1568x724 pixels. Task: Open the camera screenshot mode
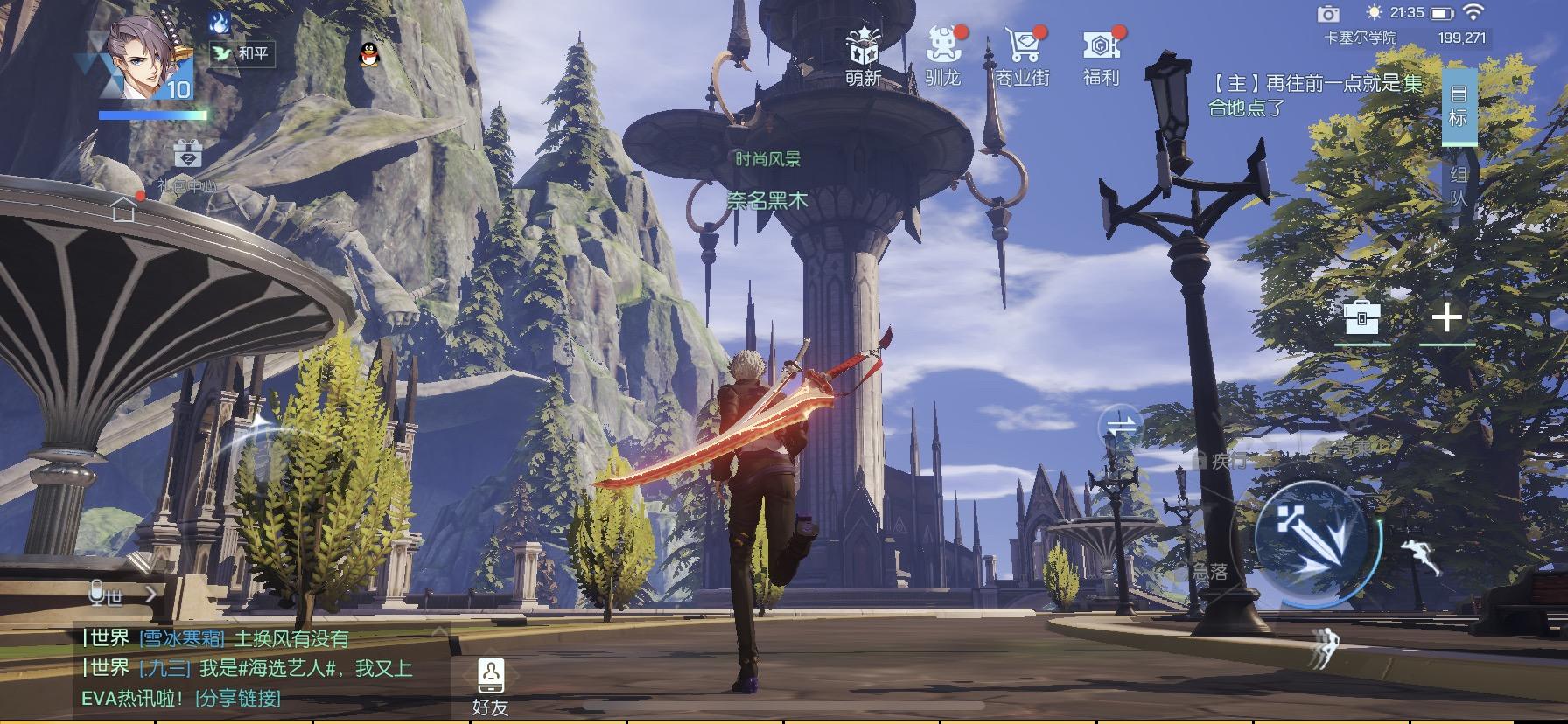pyautogui.click(x=1329, y=14)
